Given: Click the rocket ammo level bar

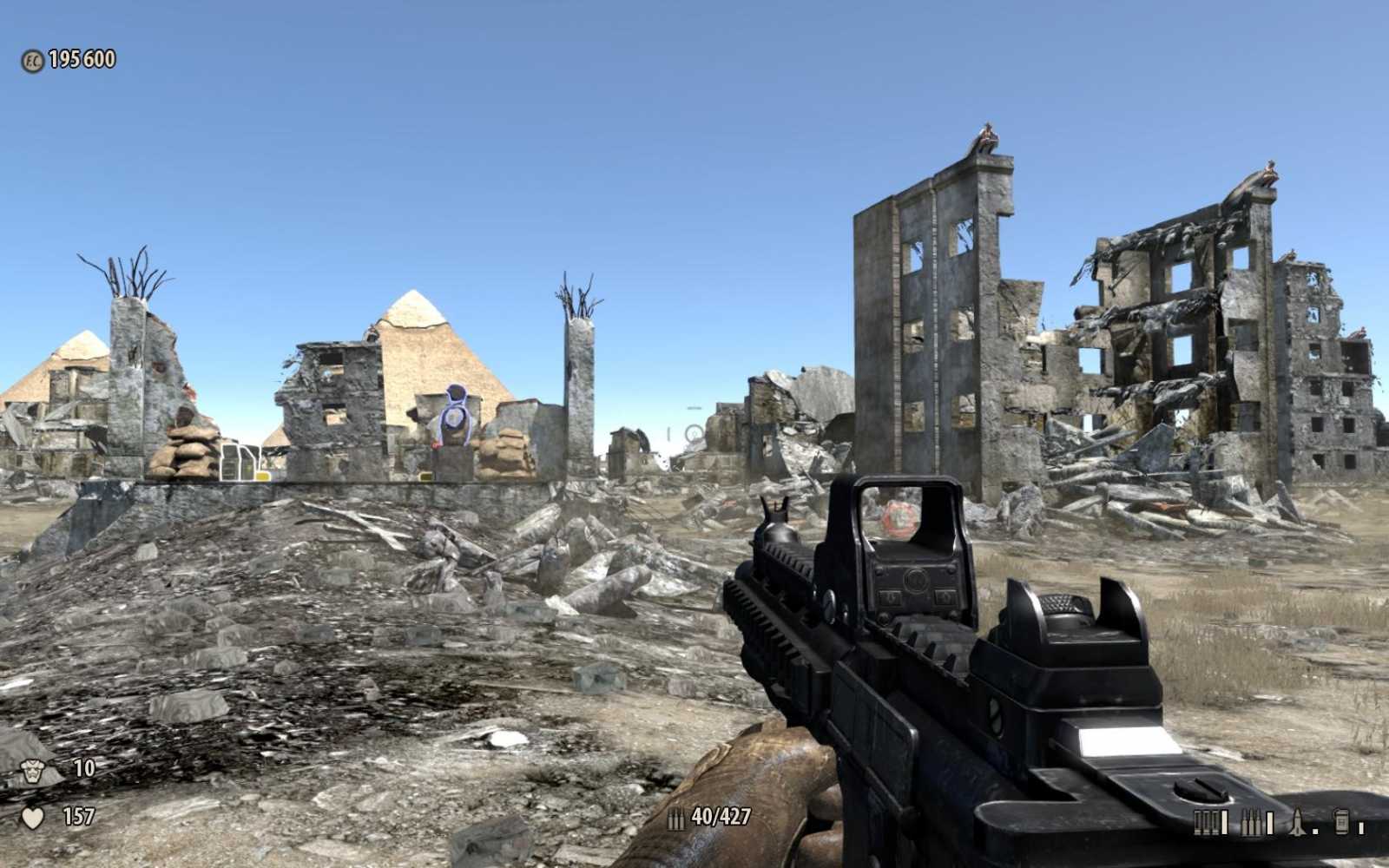Looking at the screenshot, I should pyautogui.click(x=1316, y=832).
